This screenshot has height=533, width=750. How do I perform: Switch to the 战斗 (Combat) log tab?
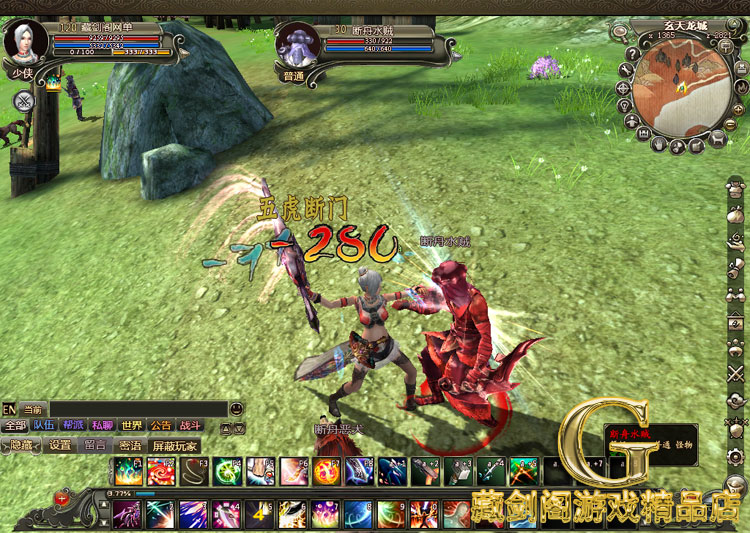click(x=190, y=425)
